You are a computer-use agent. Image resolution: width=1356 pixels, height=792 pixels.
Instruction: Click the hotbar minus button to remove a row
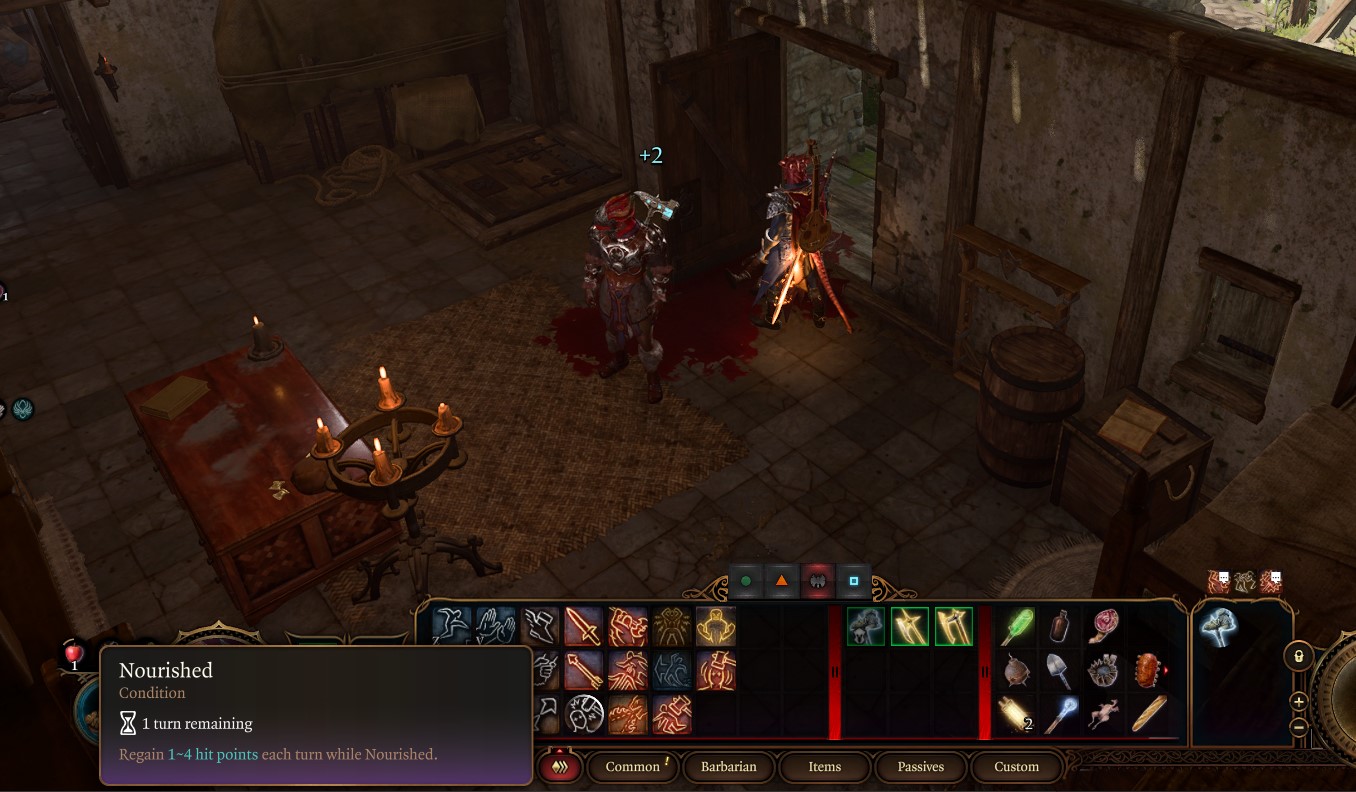1298,727
